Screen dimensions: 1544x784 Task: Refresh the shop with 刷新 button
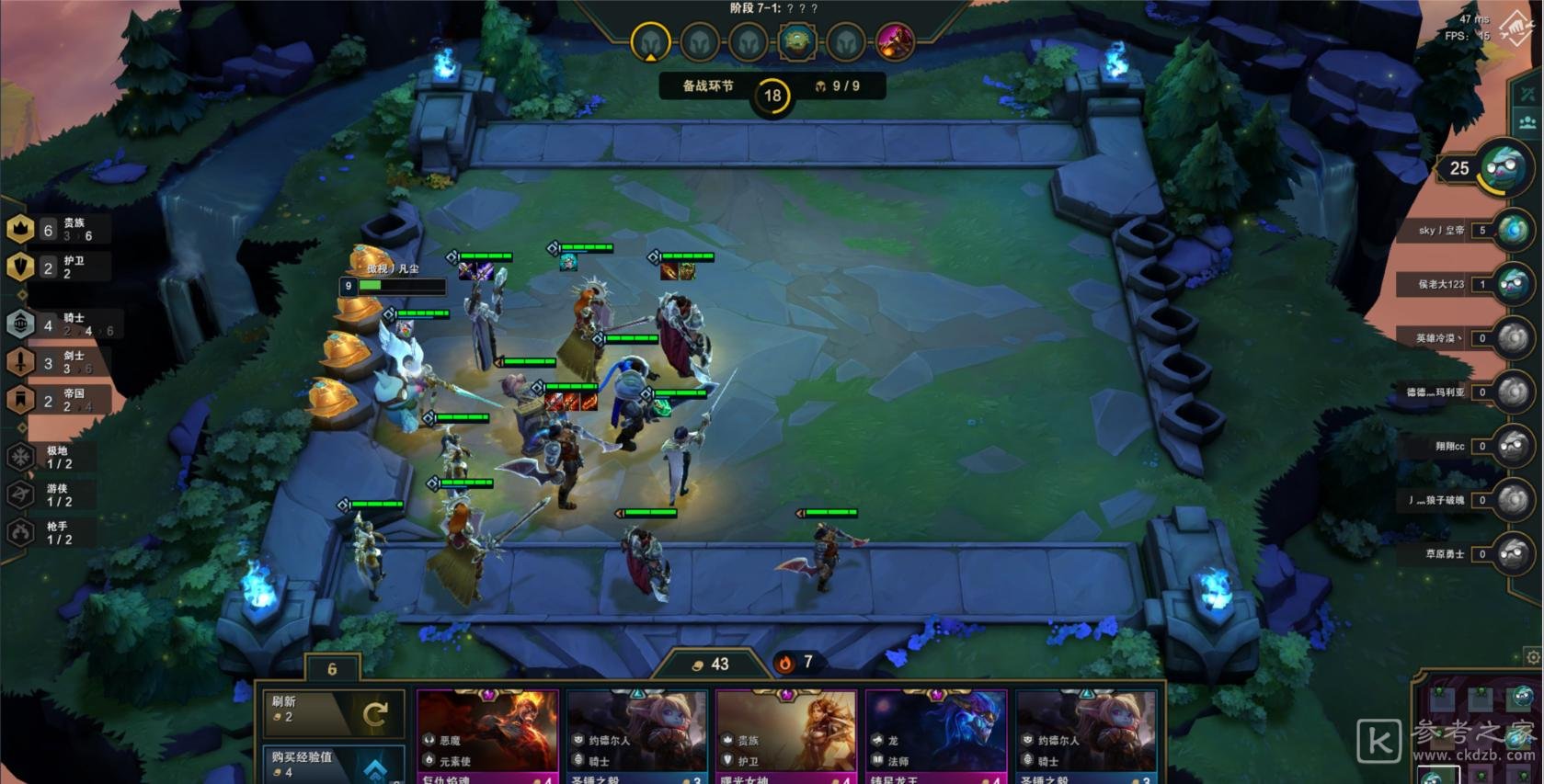pyautogui.click(x=332, y=711)
